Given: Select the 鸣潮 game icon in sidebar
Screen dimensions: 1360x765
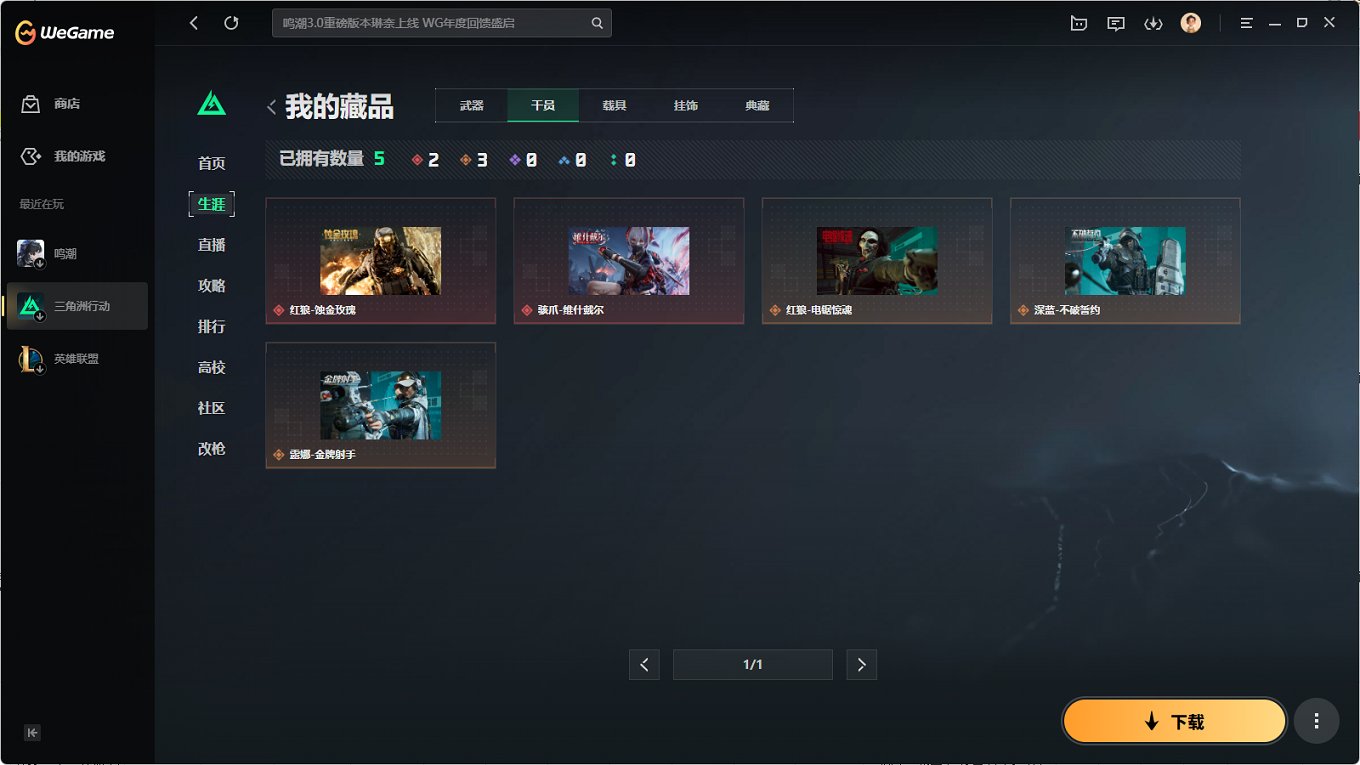Looking at the screenshot, I should 30,253.
